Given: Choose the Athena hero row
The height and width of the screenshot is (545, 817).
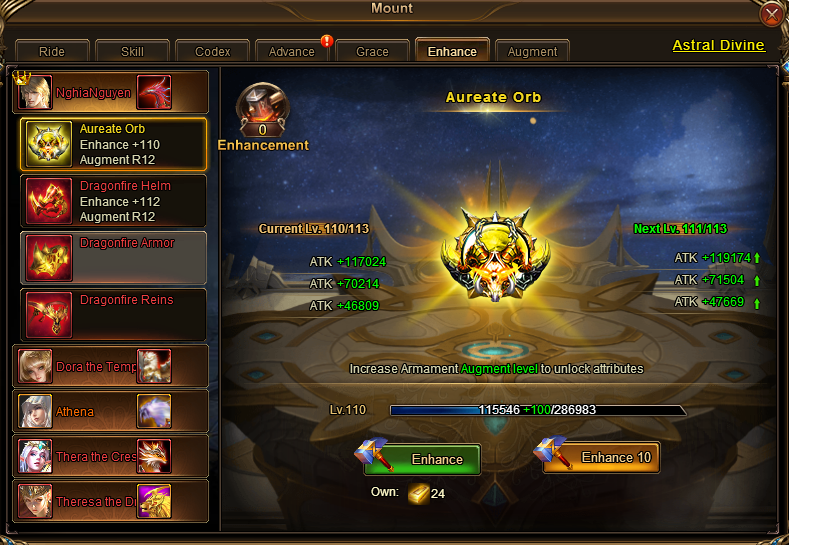Looking at the screenshot, I should 111,411.
